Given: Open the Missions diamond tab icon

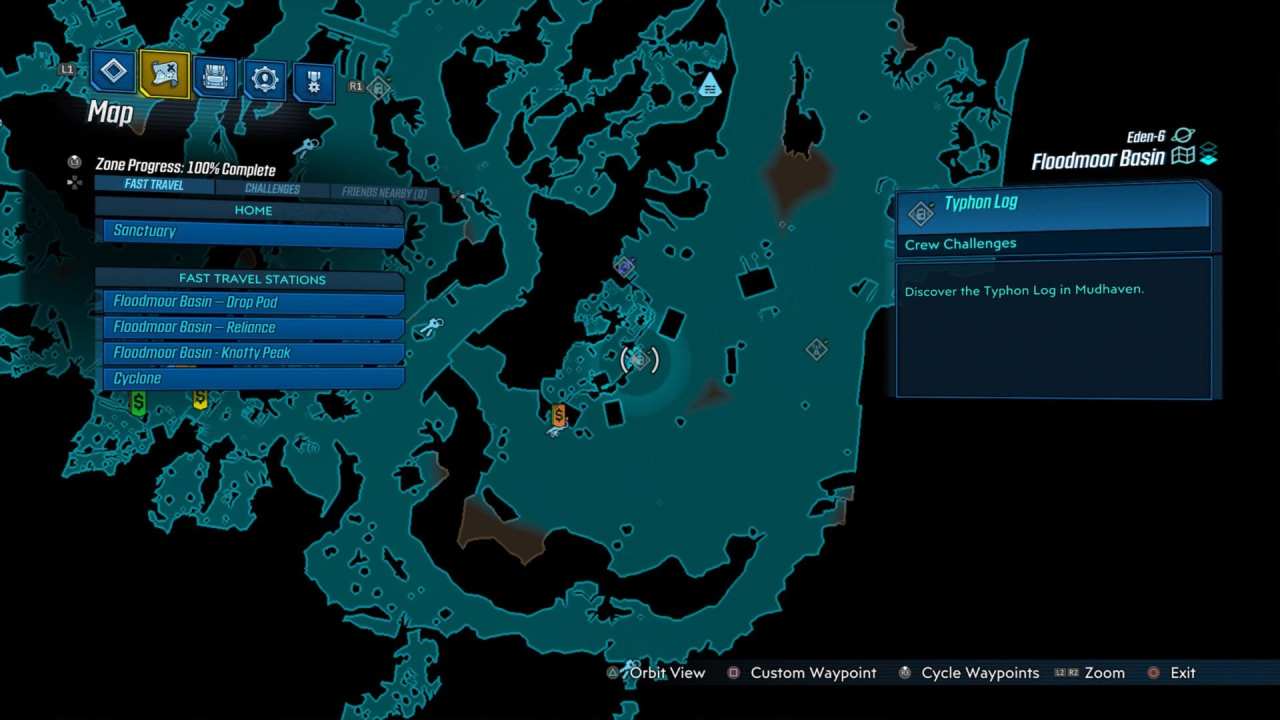Looking at the screenshot, I should [113, 72].
